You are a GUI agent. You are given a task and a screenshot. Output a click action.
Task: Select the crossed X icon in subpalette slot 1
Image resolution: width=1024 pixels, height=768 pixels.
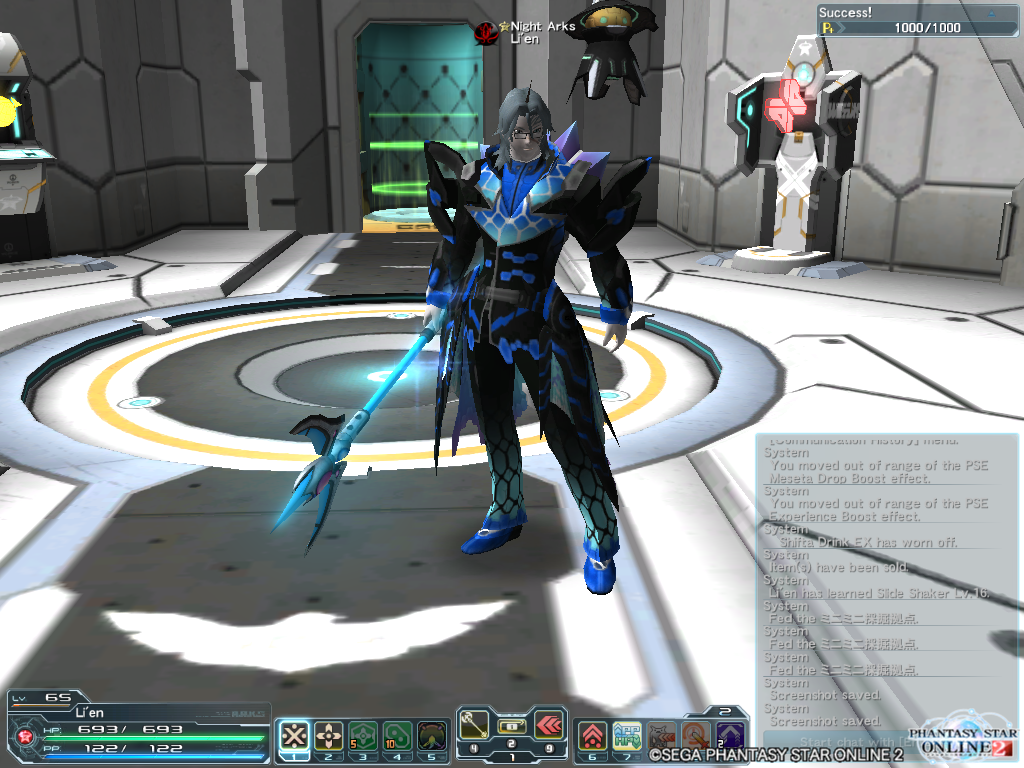tap(293, 736)
